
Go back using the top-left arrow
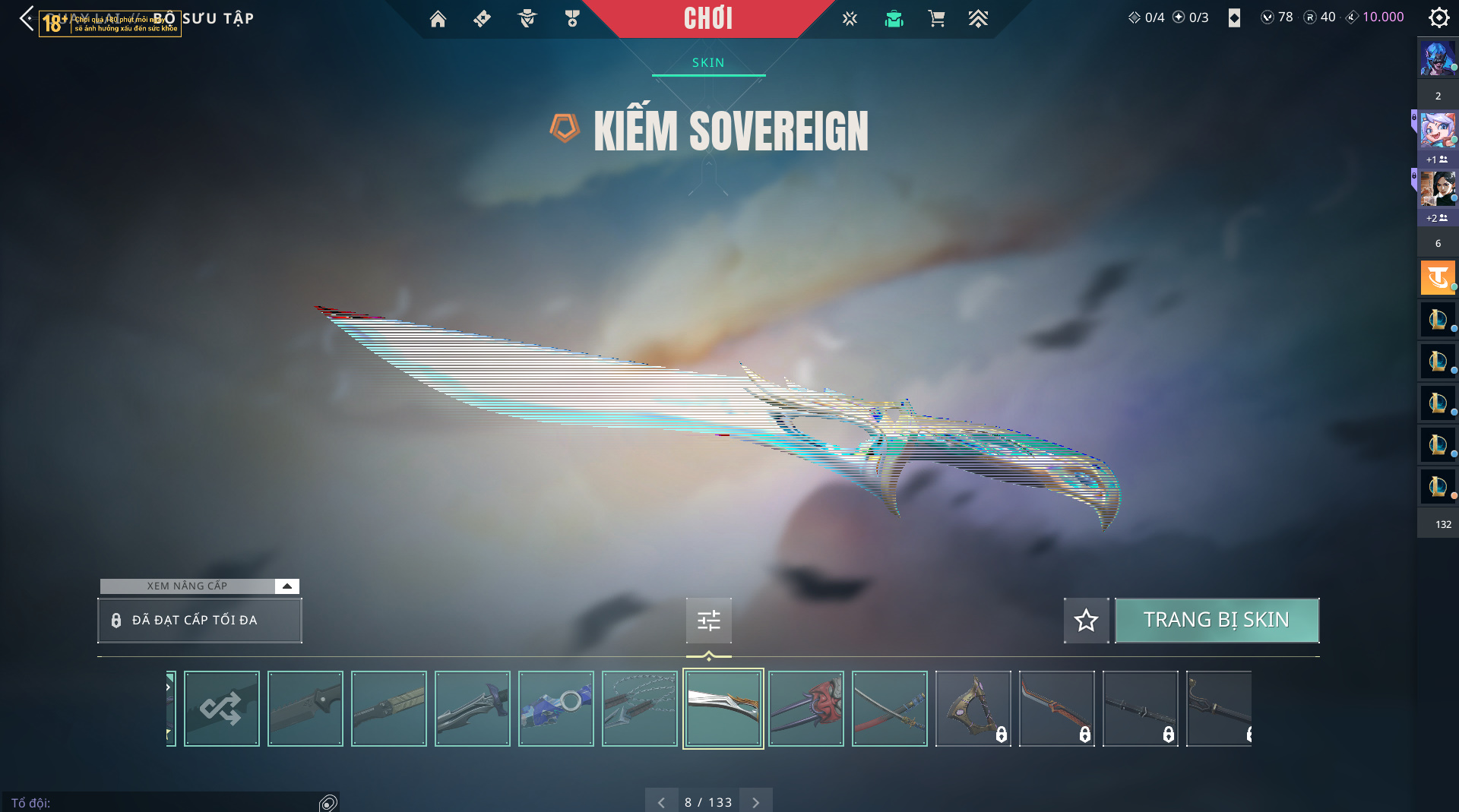(27, 18)
